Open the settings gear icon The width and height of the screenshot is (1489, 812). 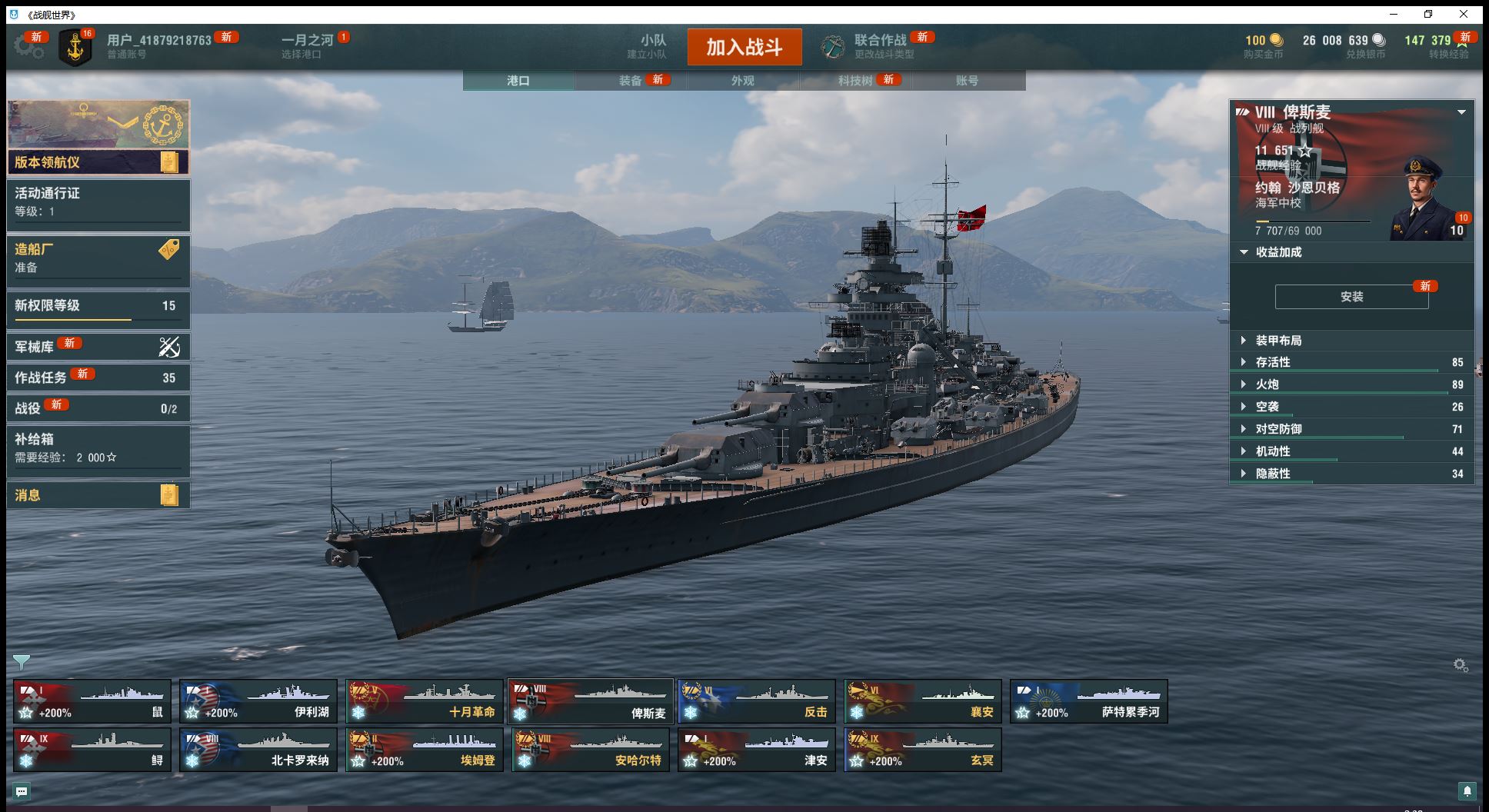click(x=28, y=47)
